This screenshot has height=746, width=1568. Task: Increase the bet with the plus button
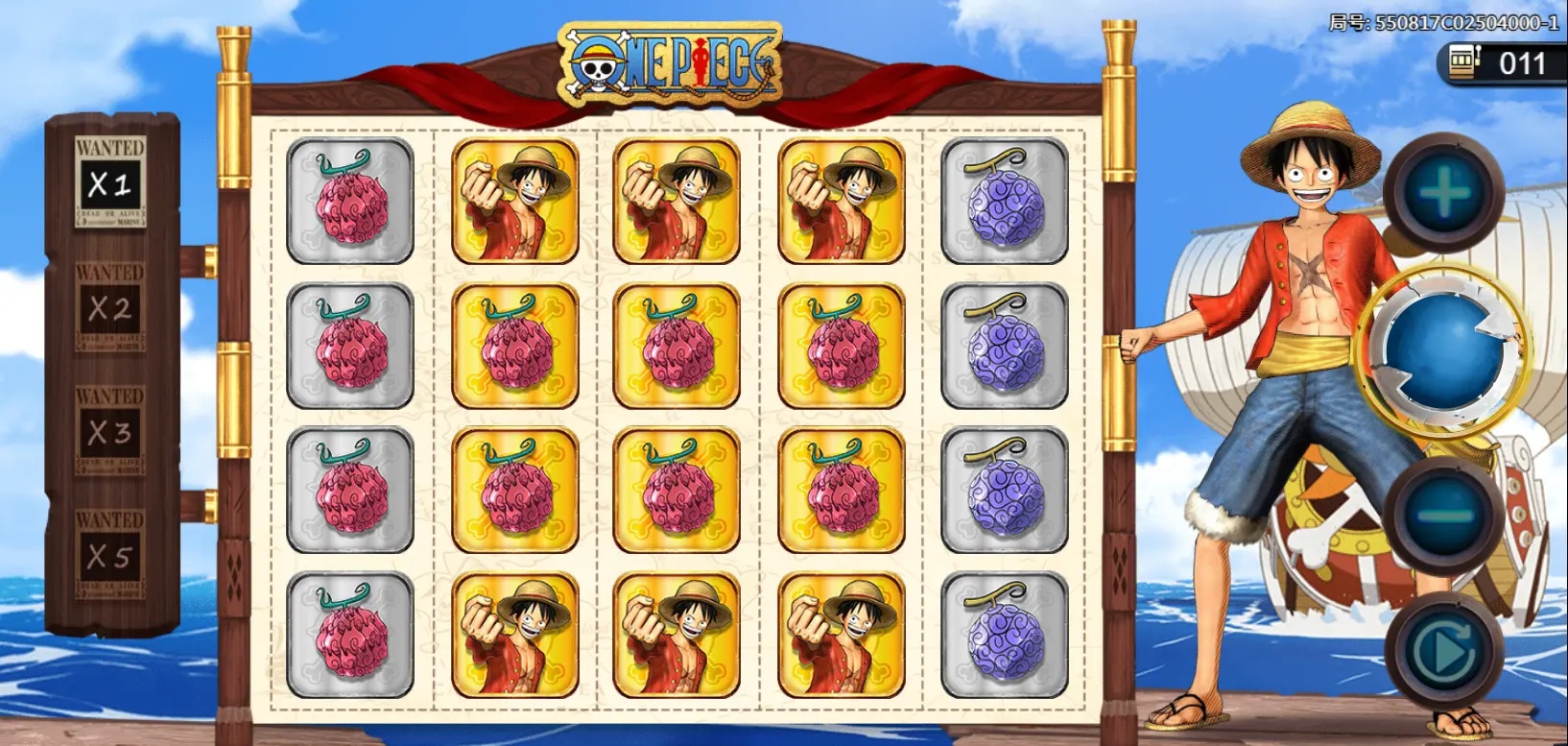[1443, 193]
